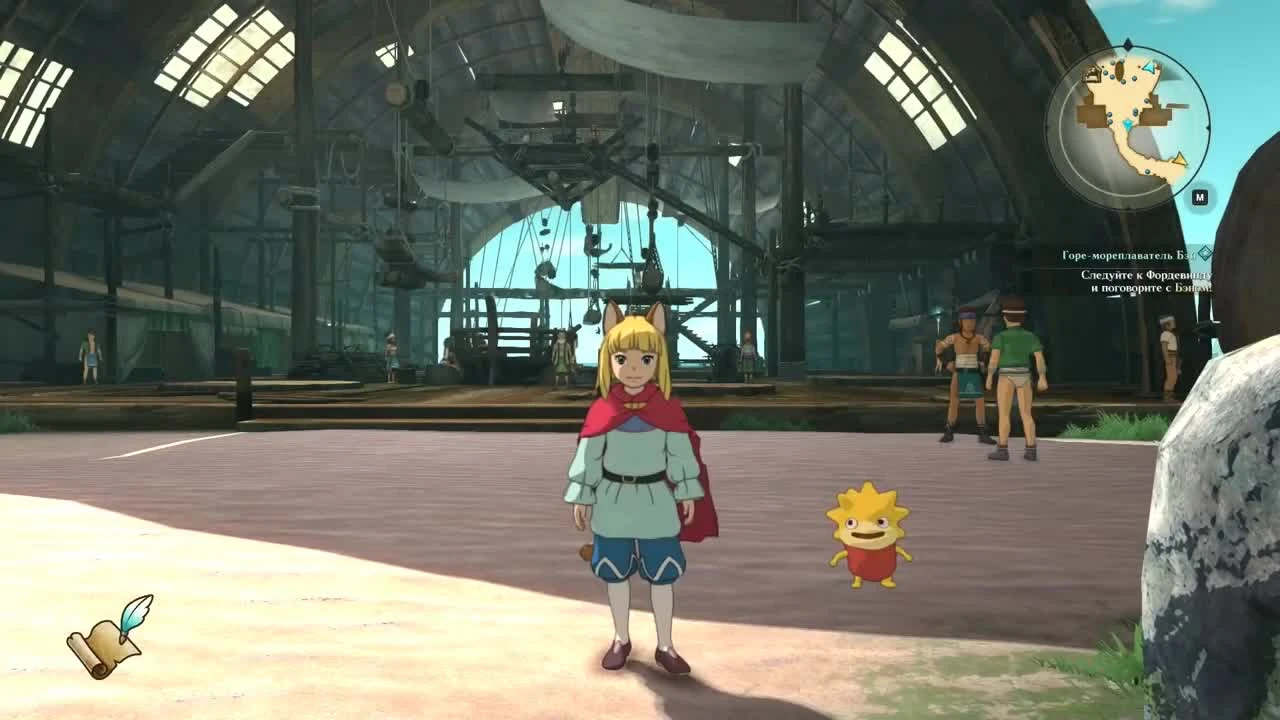Click the yellow triangle objective marker on minimap

click(x=1180, y=160)
